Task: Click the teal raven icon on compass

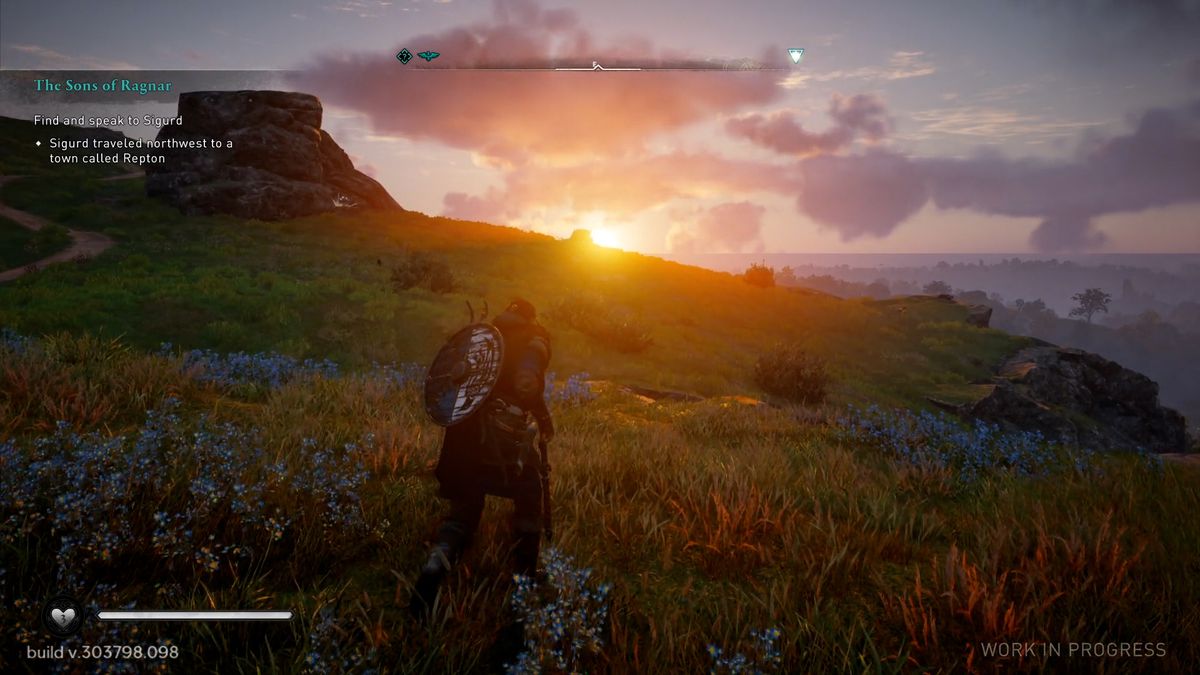Action: pos(428,56)
